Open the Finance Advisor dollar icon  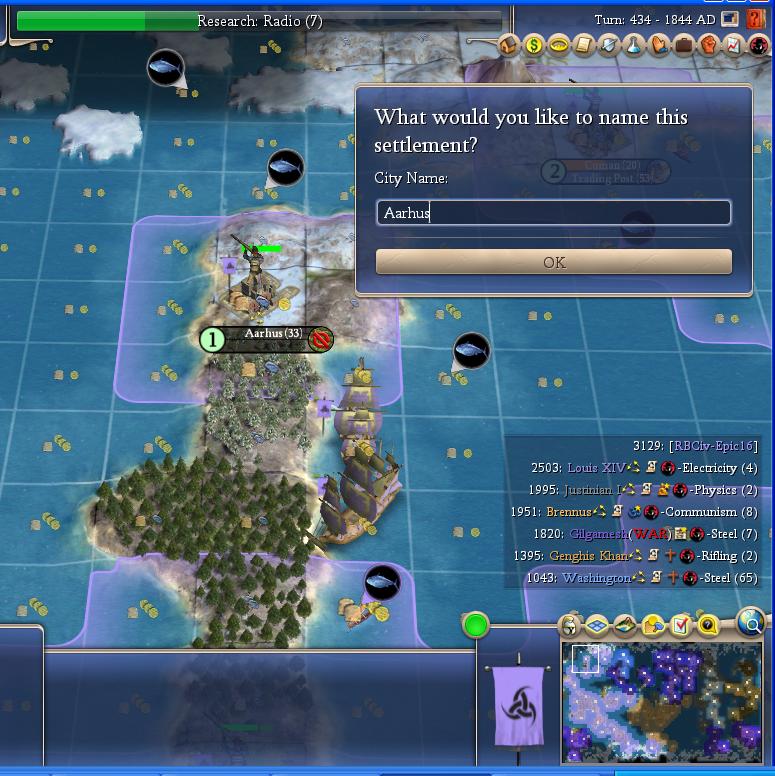tap(534, 45)
